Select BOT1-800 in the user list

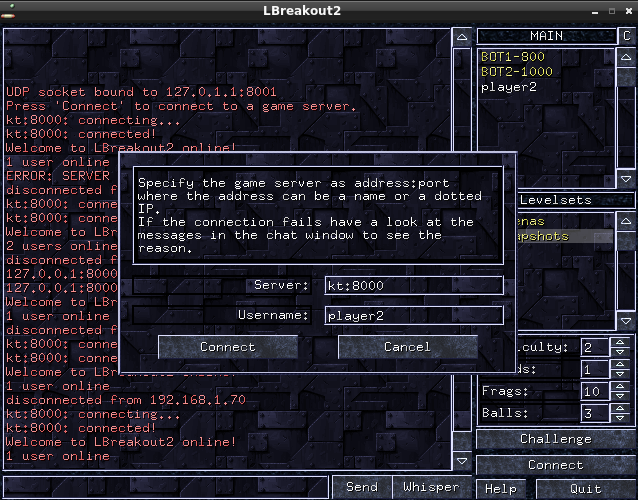(x=512, y=57)
